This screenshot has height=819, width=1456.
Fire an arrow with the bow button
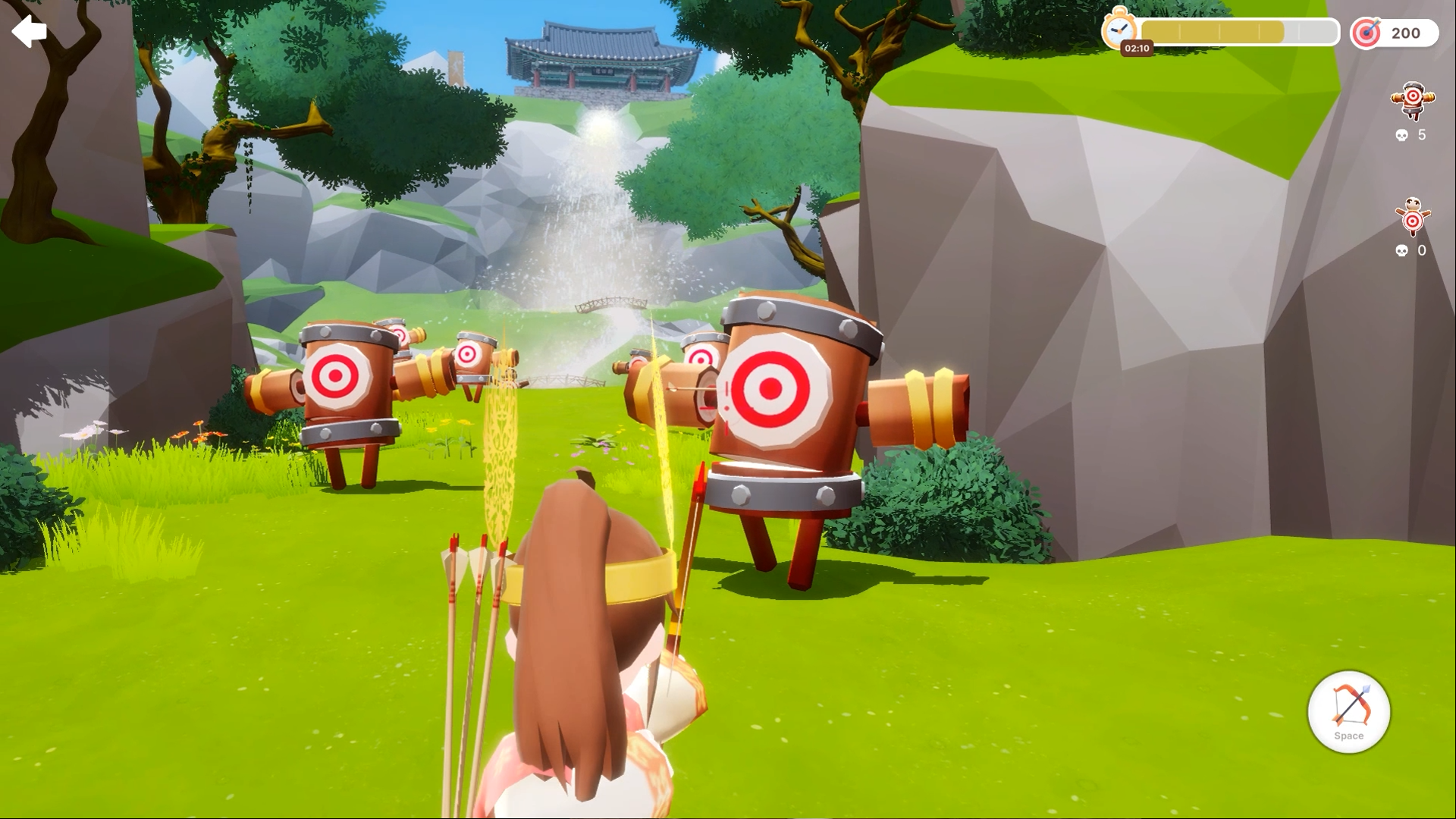1348,711
